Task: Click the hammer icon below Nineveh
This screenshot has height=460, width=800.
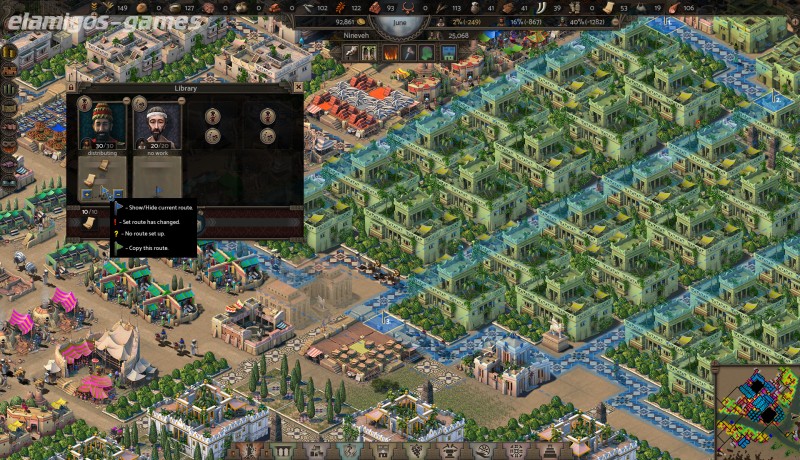Action: click(x=408, y=52)
